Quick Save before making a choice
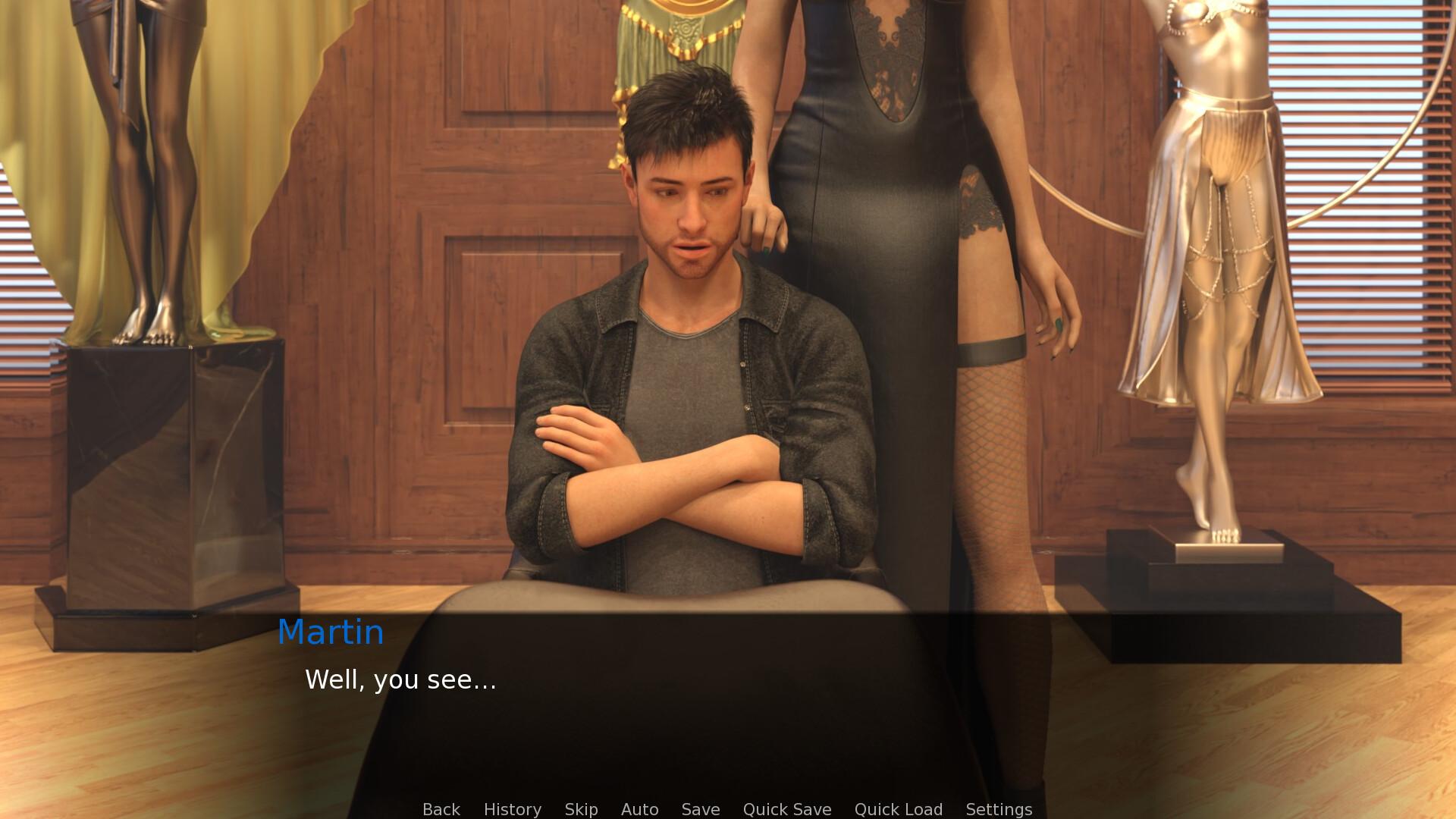 pyautogui.click(x=786, y=809)
